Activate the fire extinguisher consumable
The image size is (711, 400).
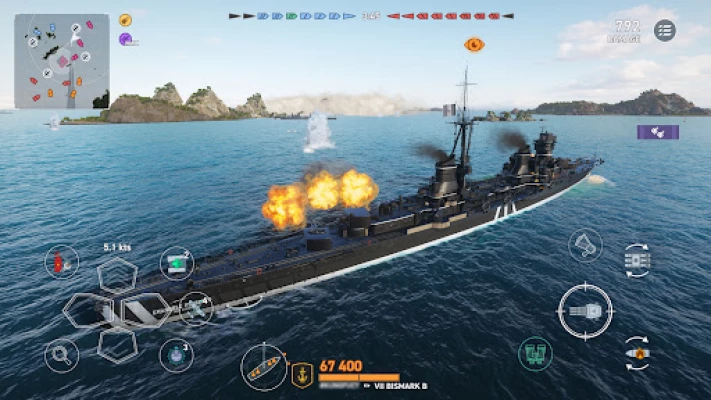pos(62,262)
